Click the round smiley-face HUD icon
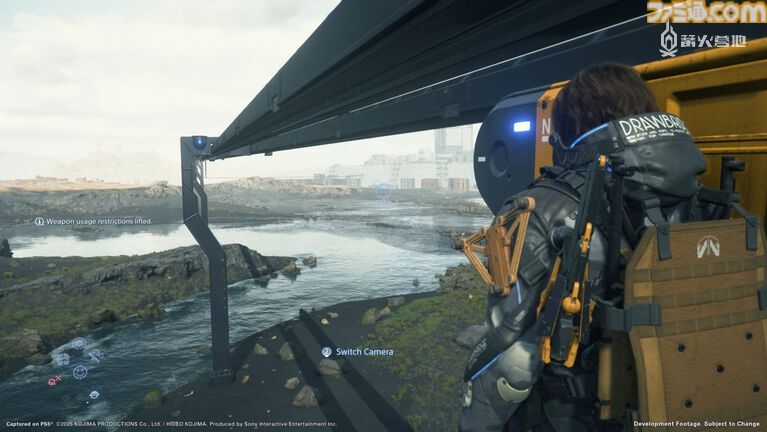Screen dimensions: 767x432 [80, 372]
